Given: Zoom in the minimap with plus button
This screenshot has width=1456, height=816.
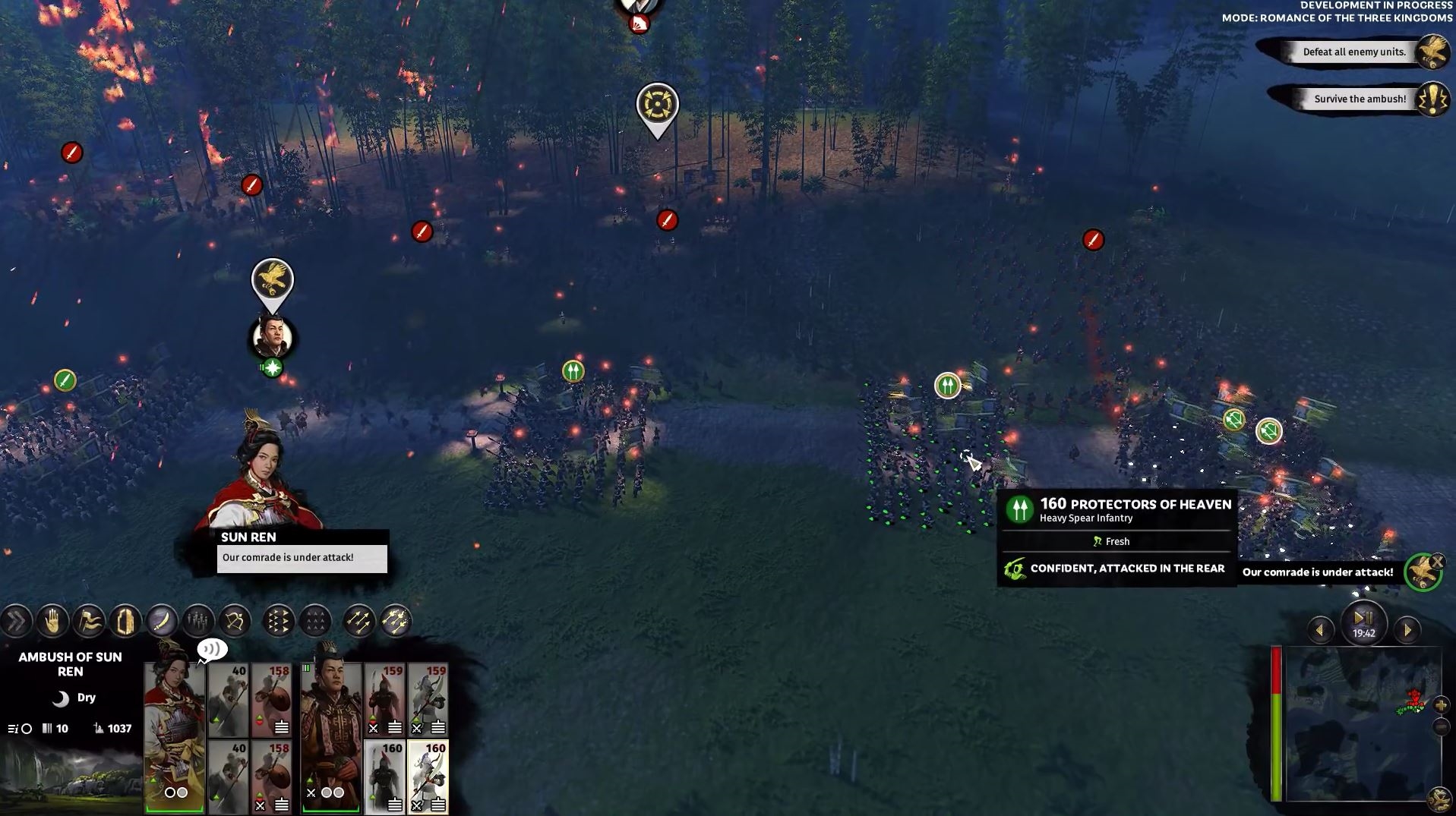Looking at the screenshot, I should pos(1441,704).
